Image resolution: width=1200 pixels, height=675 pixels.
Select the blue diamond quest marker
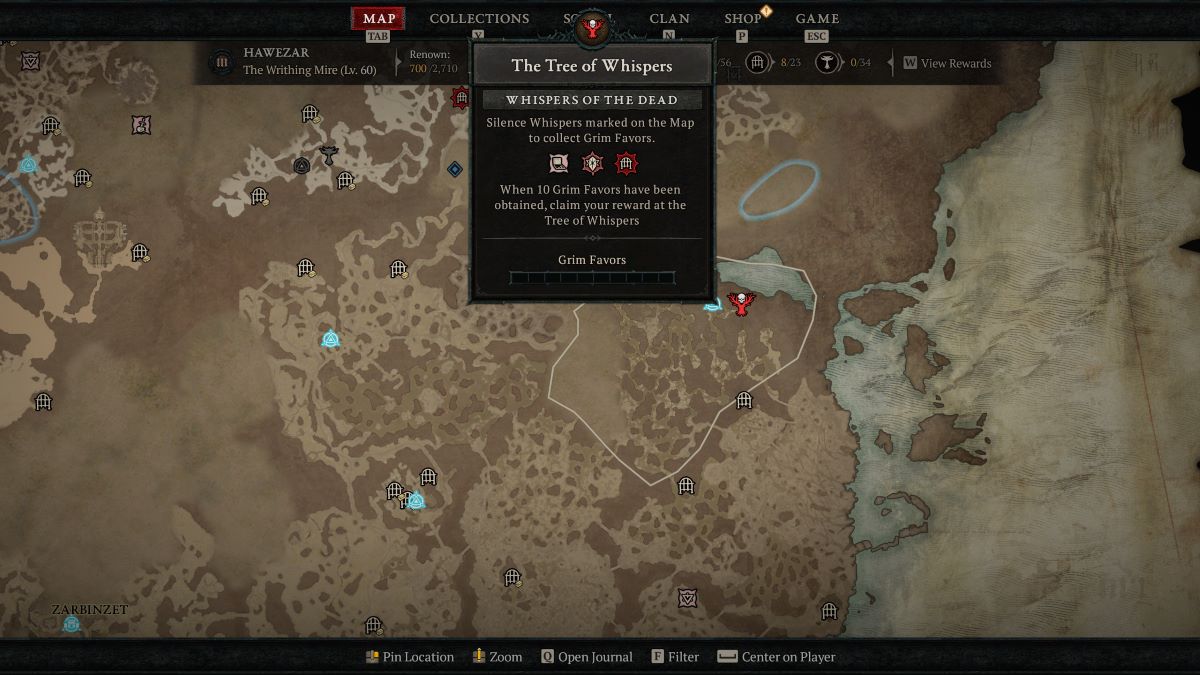455,169
